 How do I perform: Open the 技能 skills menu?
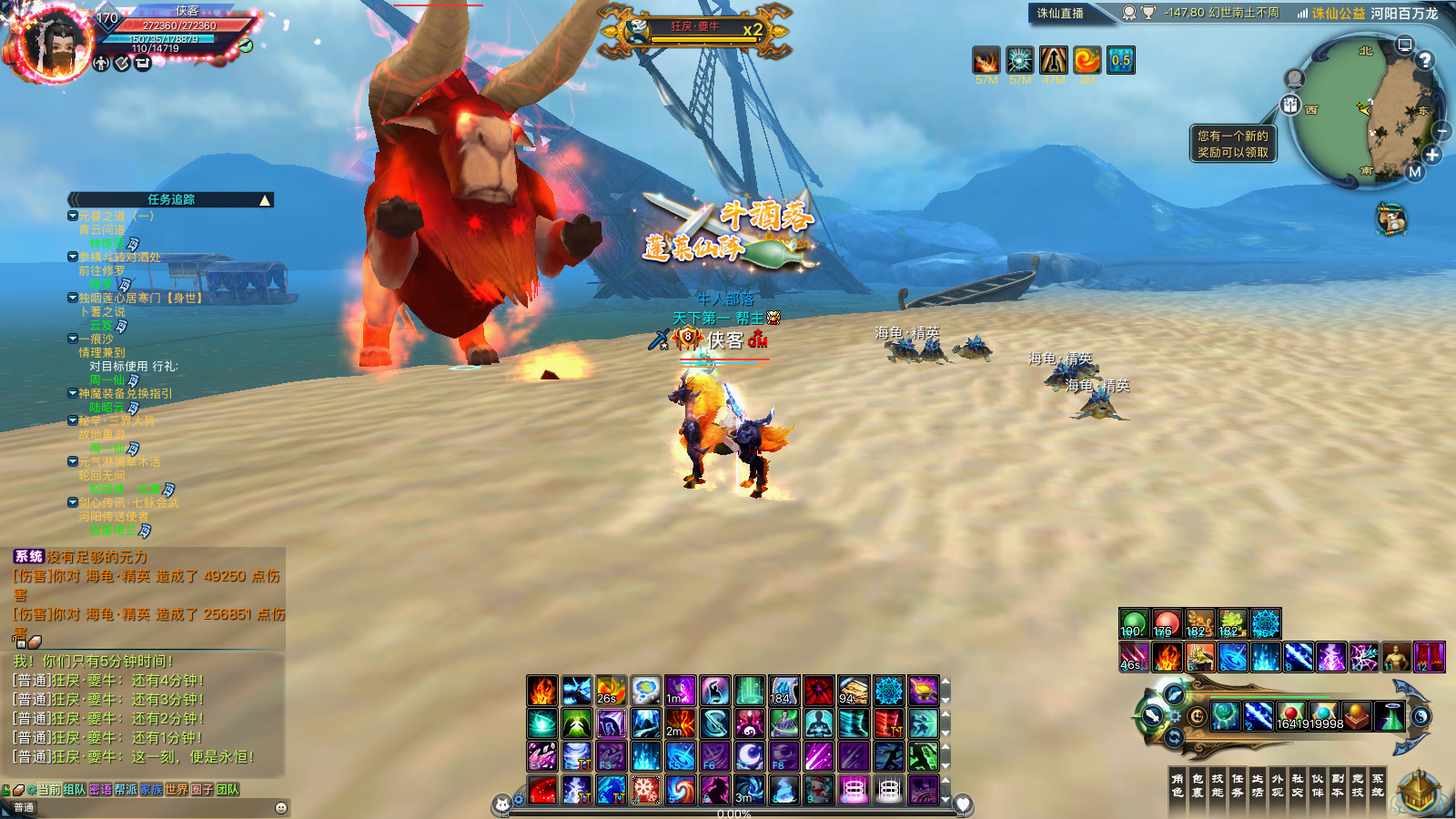tap(1218, 785)
